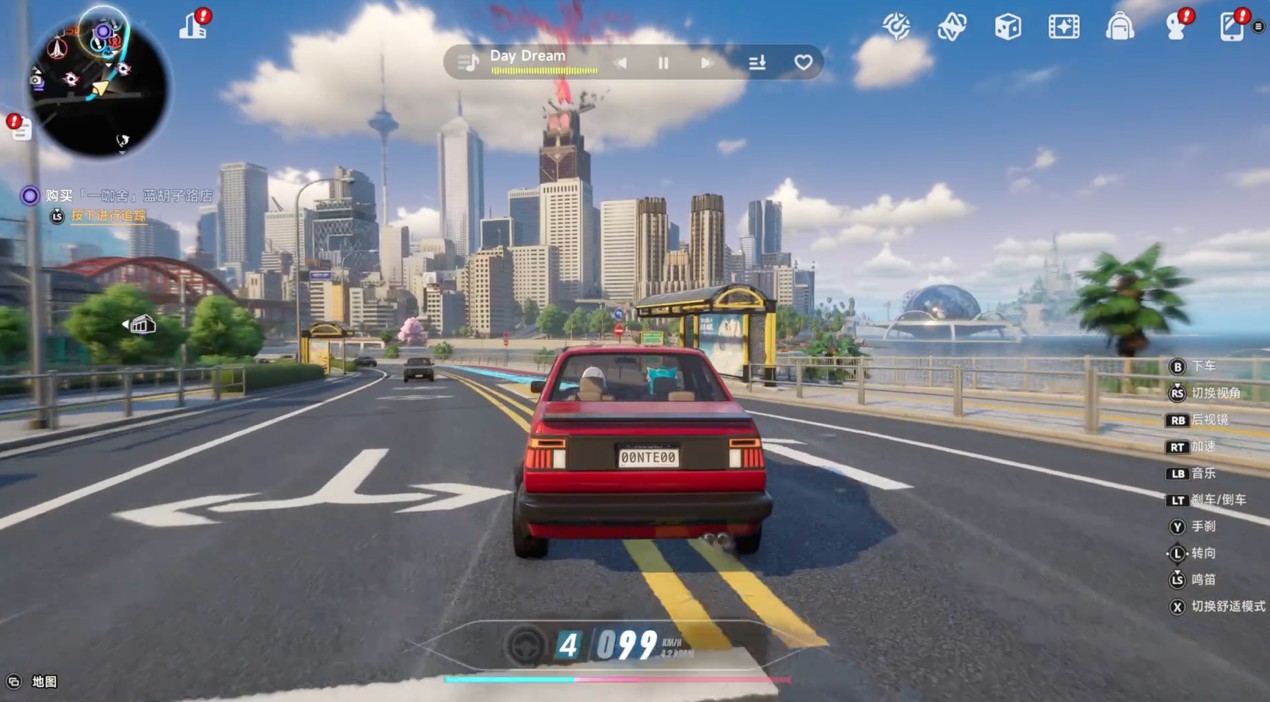The image size is (1270, 702).
Task: Open the diamond star emblem icon
Action: pyautogui.click(x=951, y=27)
